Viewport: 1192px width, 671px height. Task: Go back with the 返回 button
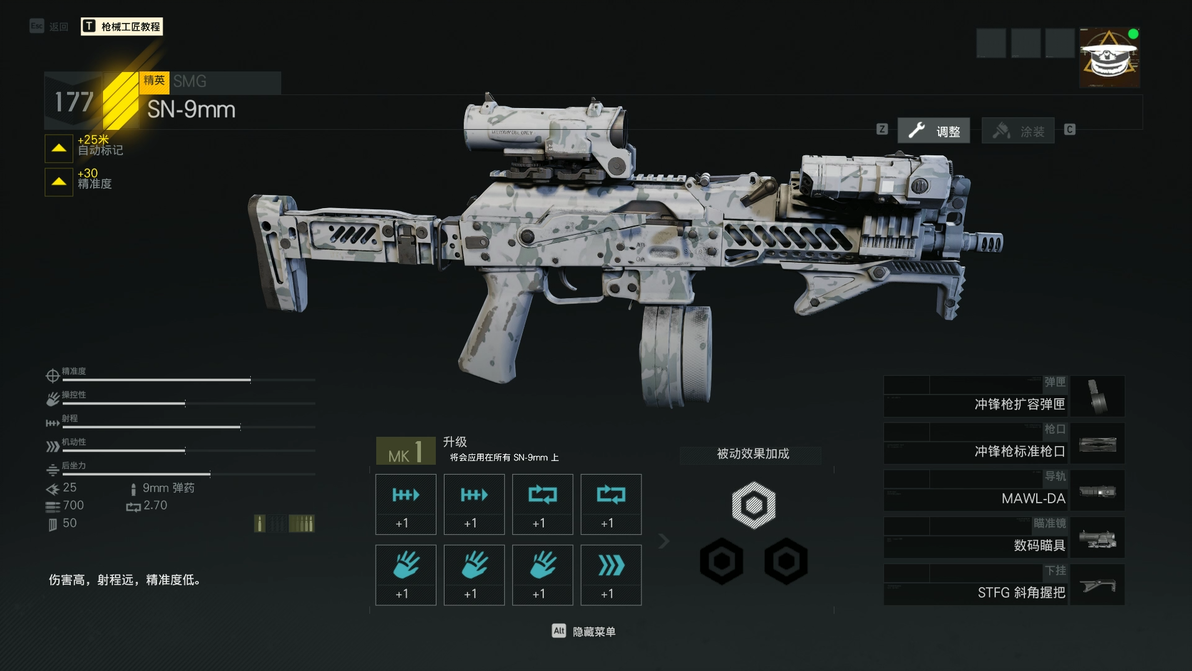50,27
